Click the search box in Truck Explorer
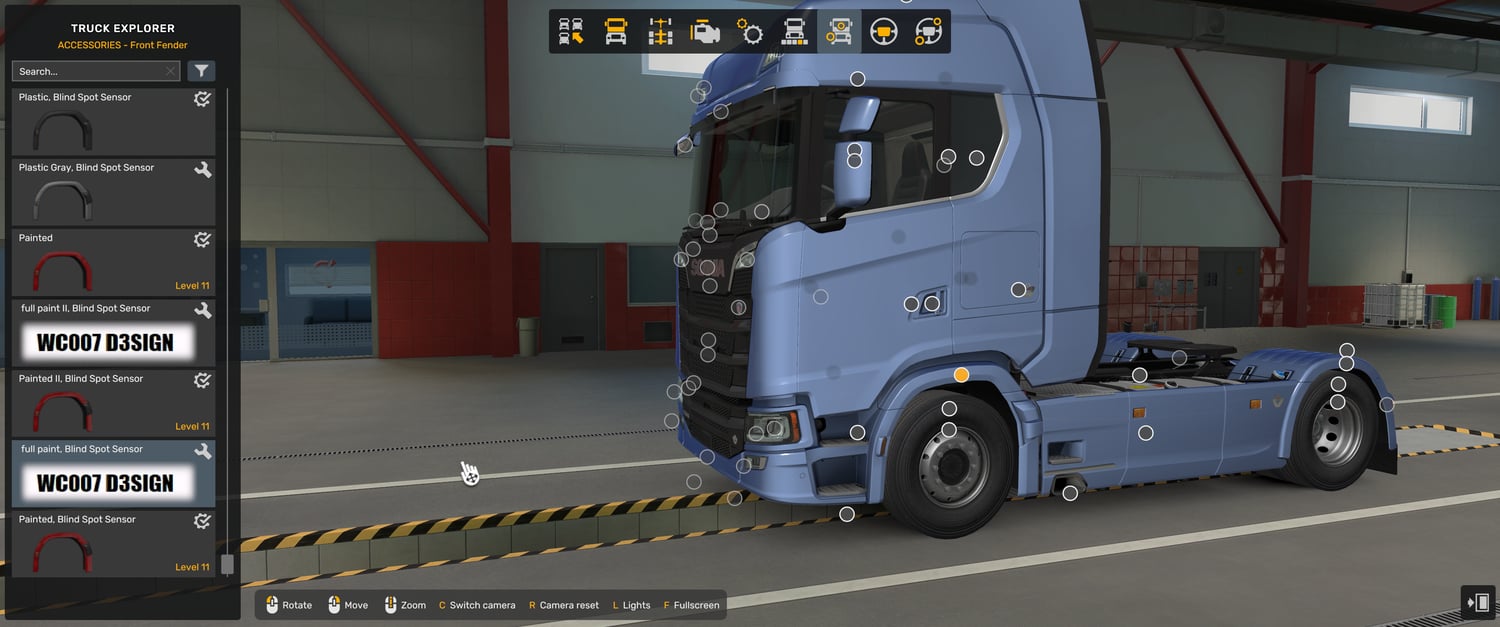The height and width of the screenshot is (627, 1500). (90, 71)
